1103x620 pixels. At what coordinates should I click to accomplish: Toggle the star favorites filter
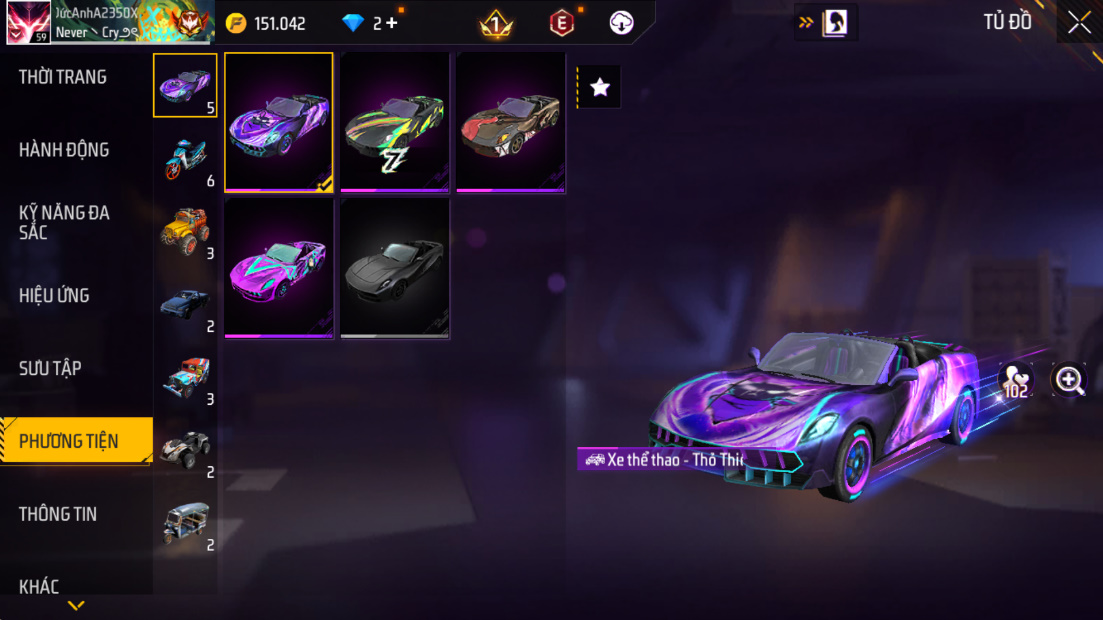click(600, 88)
